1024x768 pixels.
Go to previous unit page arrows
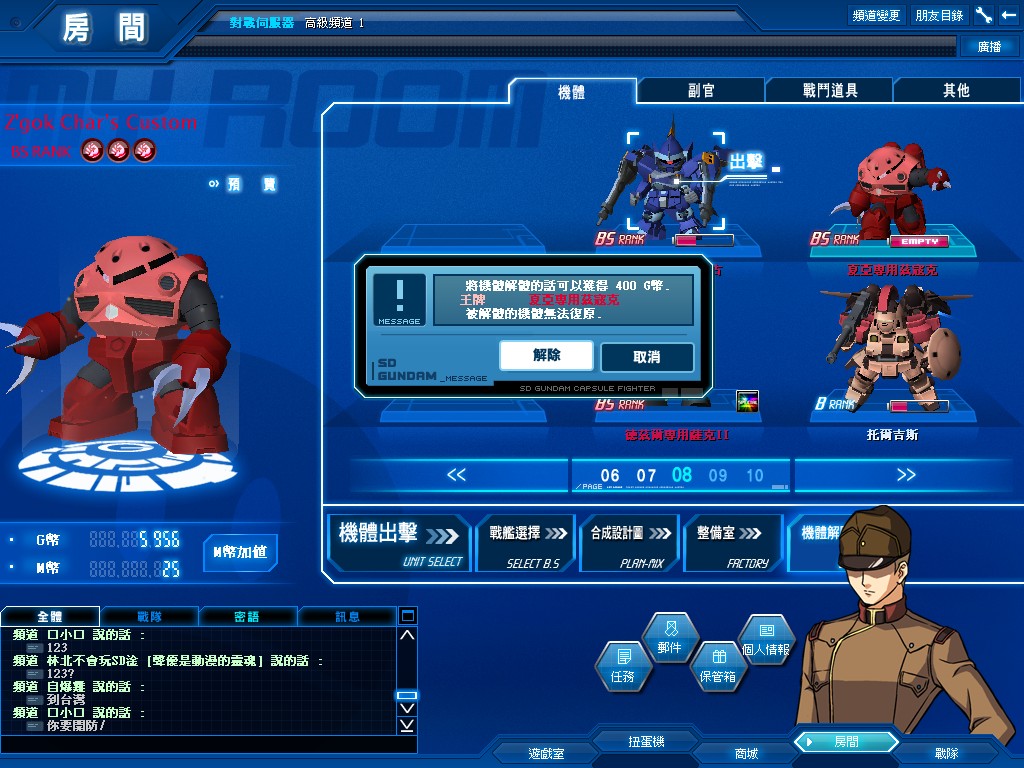[x=456, y=475]
